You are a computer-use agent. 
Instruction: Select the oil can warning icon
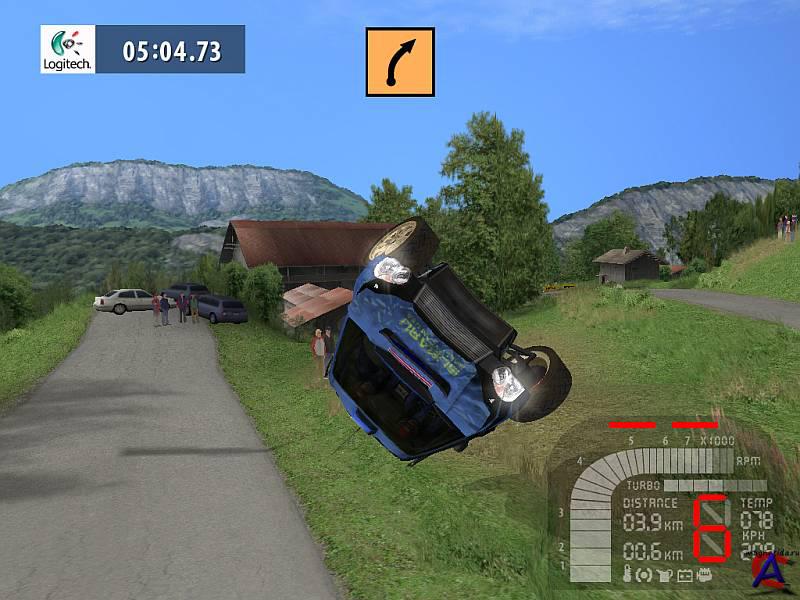[666, 575]
